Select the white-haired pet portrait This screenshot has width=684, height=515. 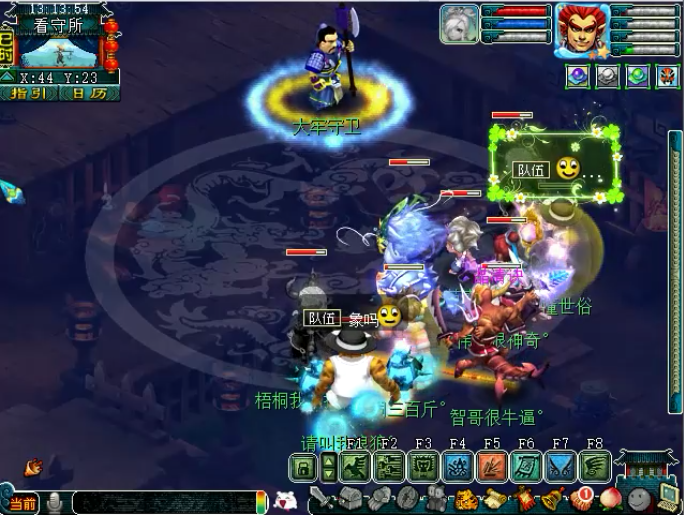[459, 24]
